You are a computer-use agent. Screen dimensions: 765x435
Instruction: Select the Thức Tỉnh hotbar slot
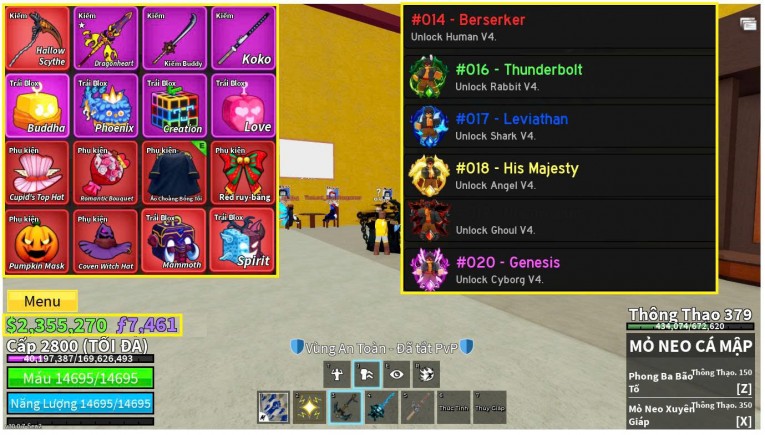453,407
